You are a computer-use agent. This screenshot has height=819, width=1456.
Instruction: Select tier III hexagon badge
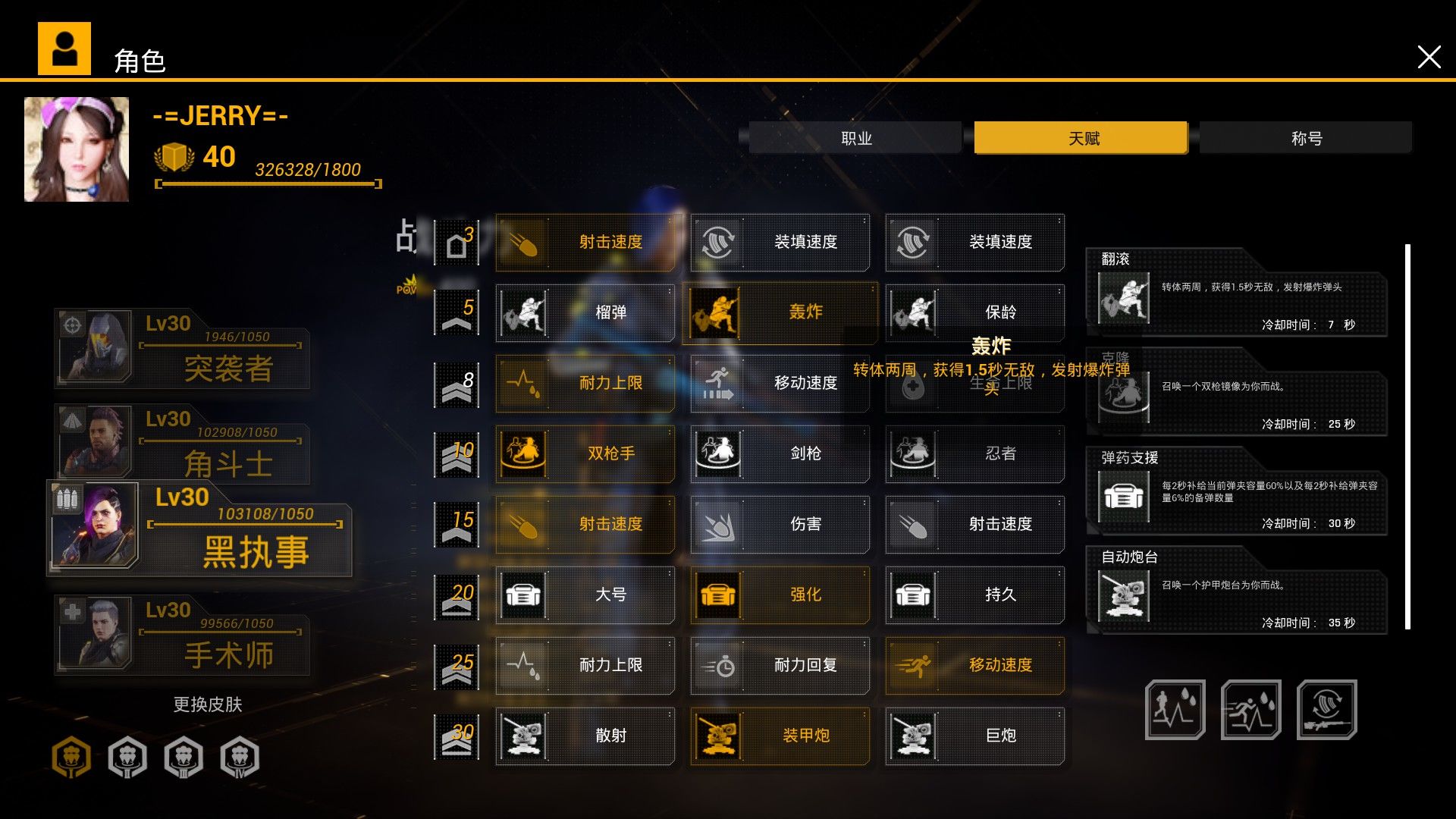point(183,757)
